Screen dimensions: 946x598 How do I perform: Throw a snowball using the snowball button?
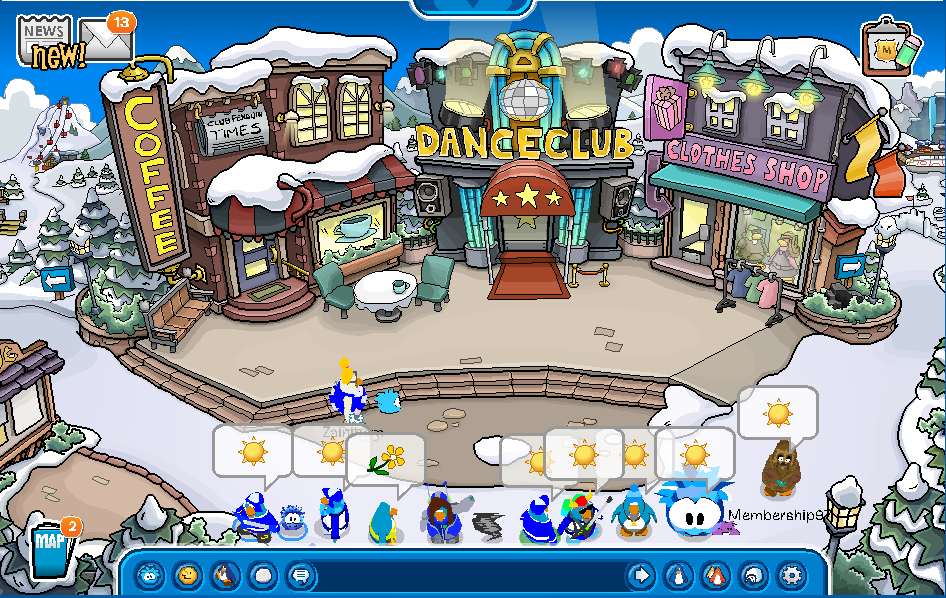click(262, 575)
